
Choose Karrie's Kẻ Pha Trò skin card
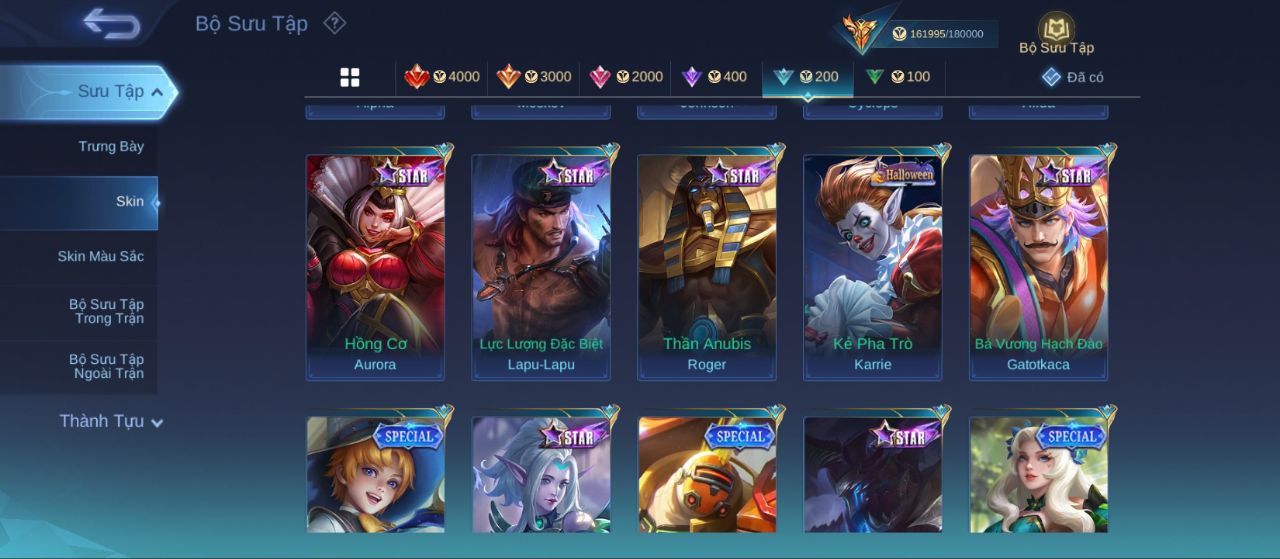[873, 267]
